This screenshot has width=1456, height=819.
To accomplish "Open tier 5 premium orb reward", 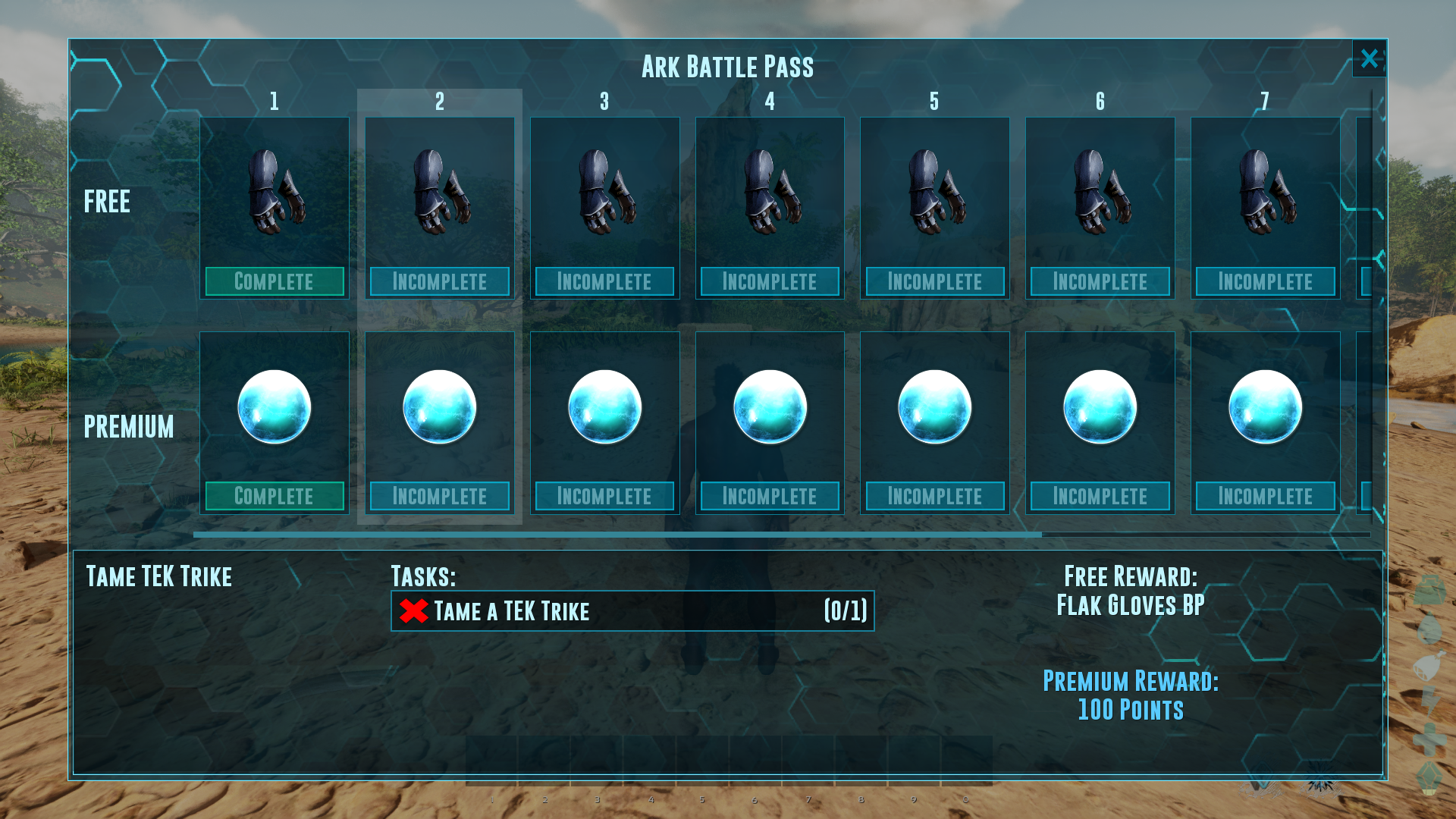I will 934,407.
